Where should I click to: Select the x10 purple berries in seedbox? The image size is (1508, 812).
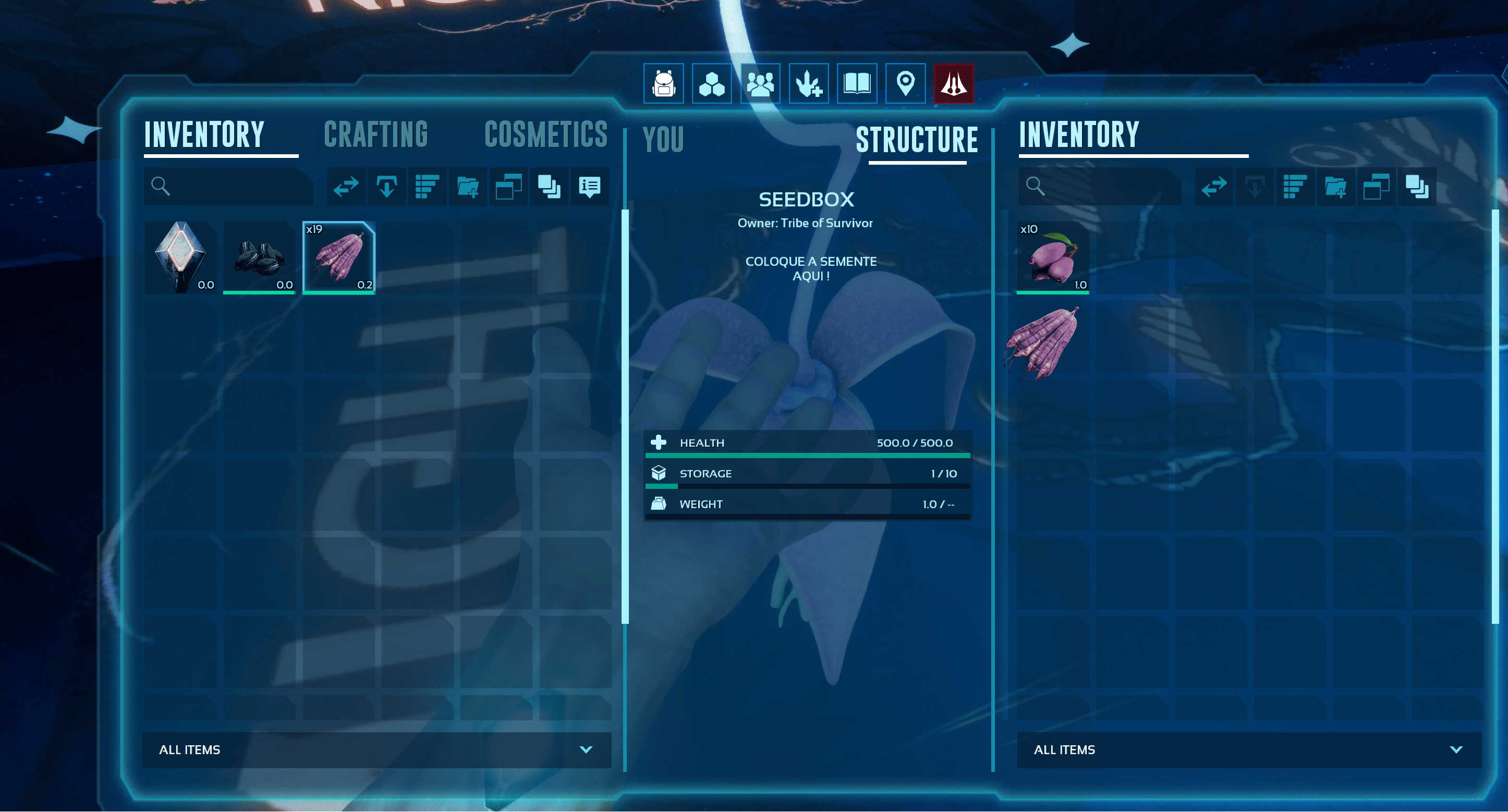1053,257
